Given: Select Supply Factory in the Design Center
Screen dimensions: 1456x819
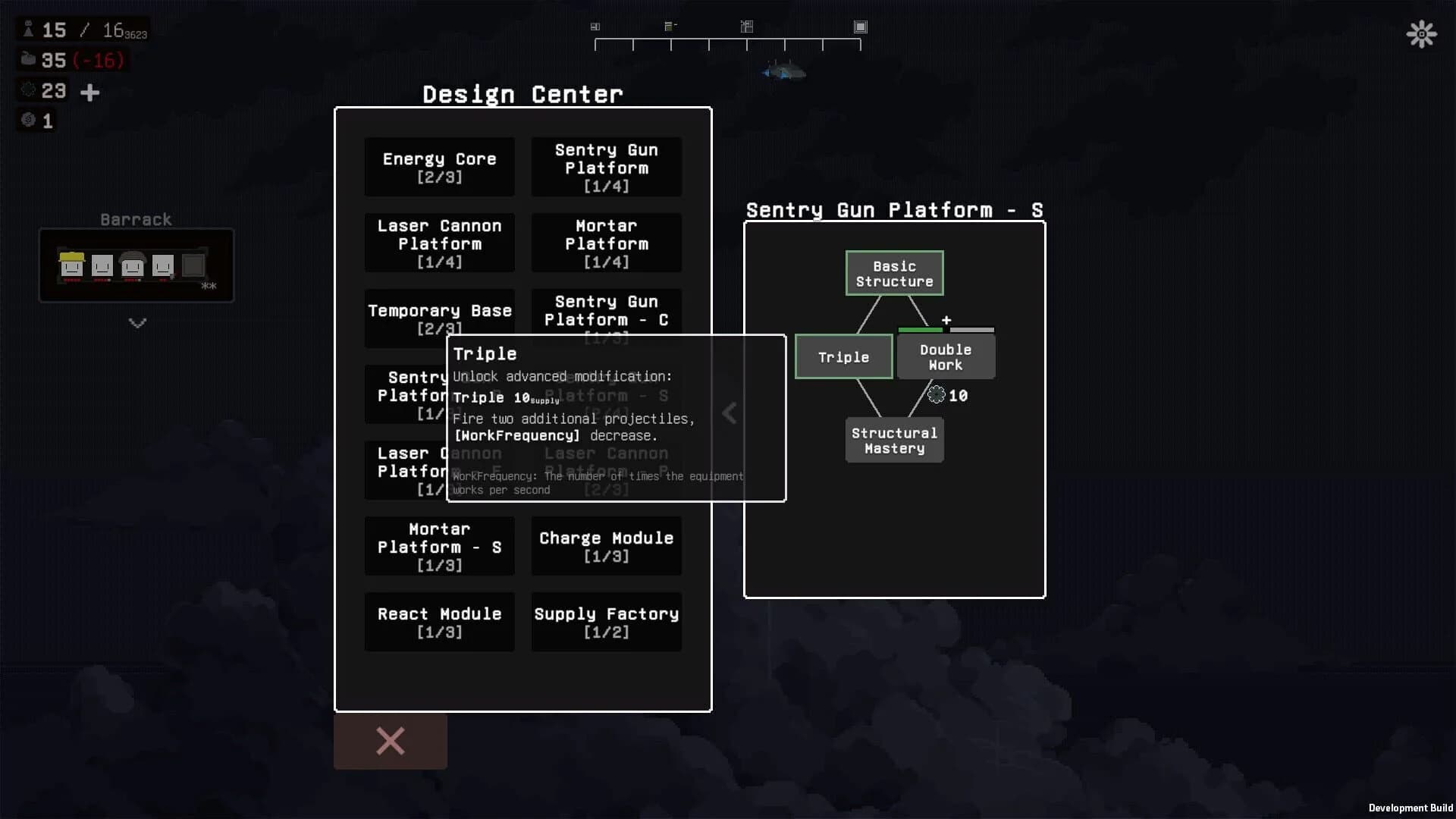Looking at the screenshot, I should coord(606,622).
